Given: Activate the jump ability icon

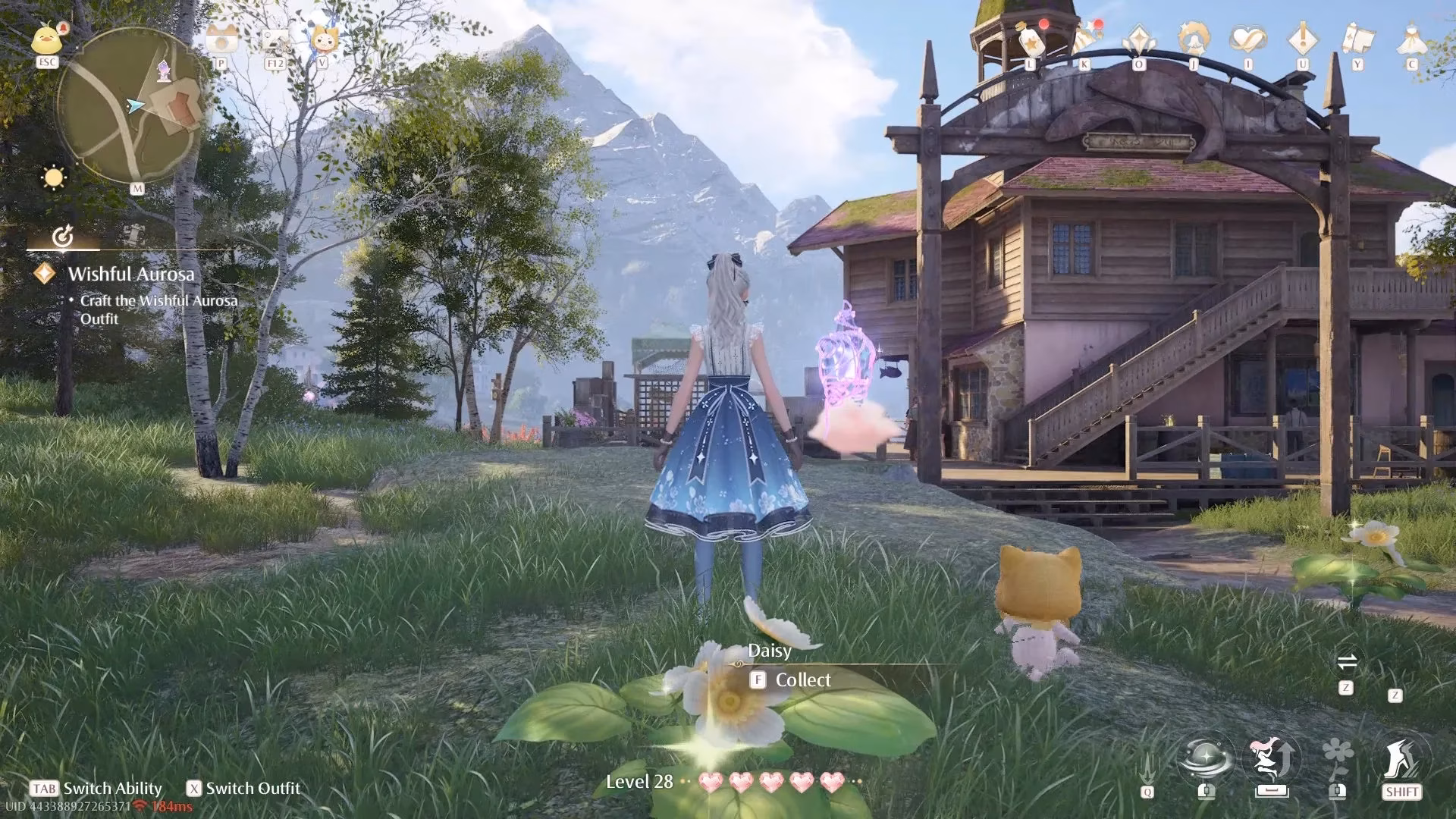Looking at the screenshot, I should click(x=1272, y=761).
